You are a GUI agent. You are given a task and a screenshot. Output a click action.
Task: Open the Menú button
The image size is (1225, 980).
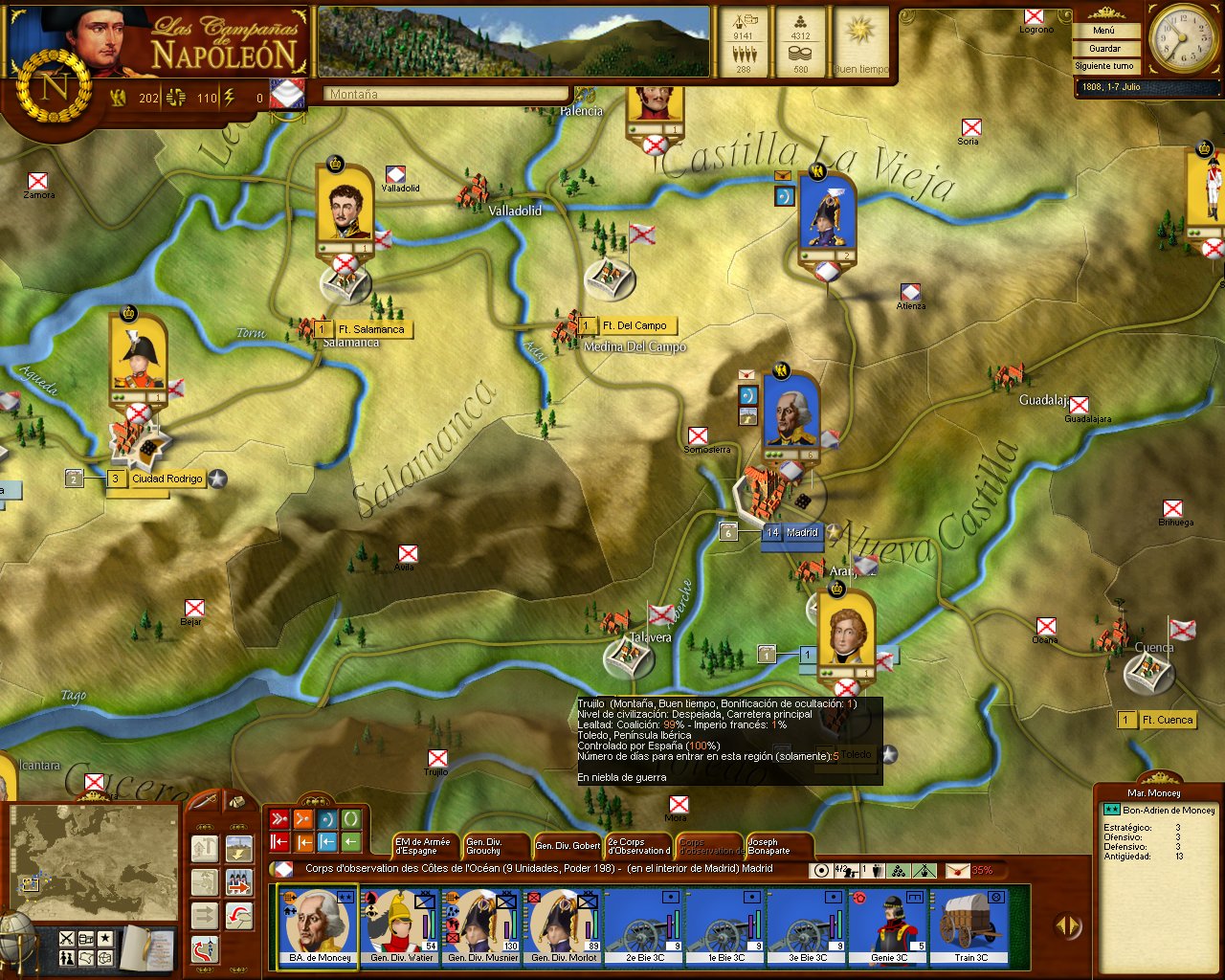pos(1104,31)
